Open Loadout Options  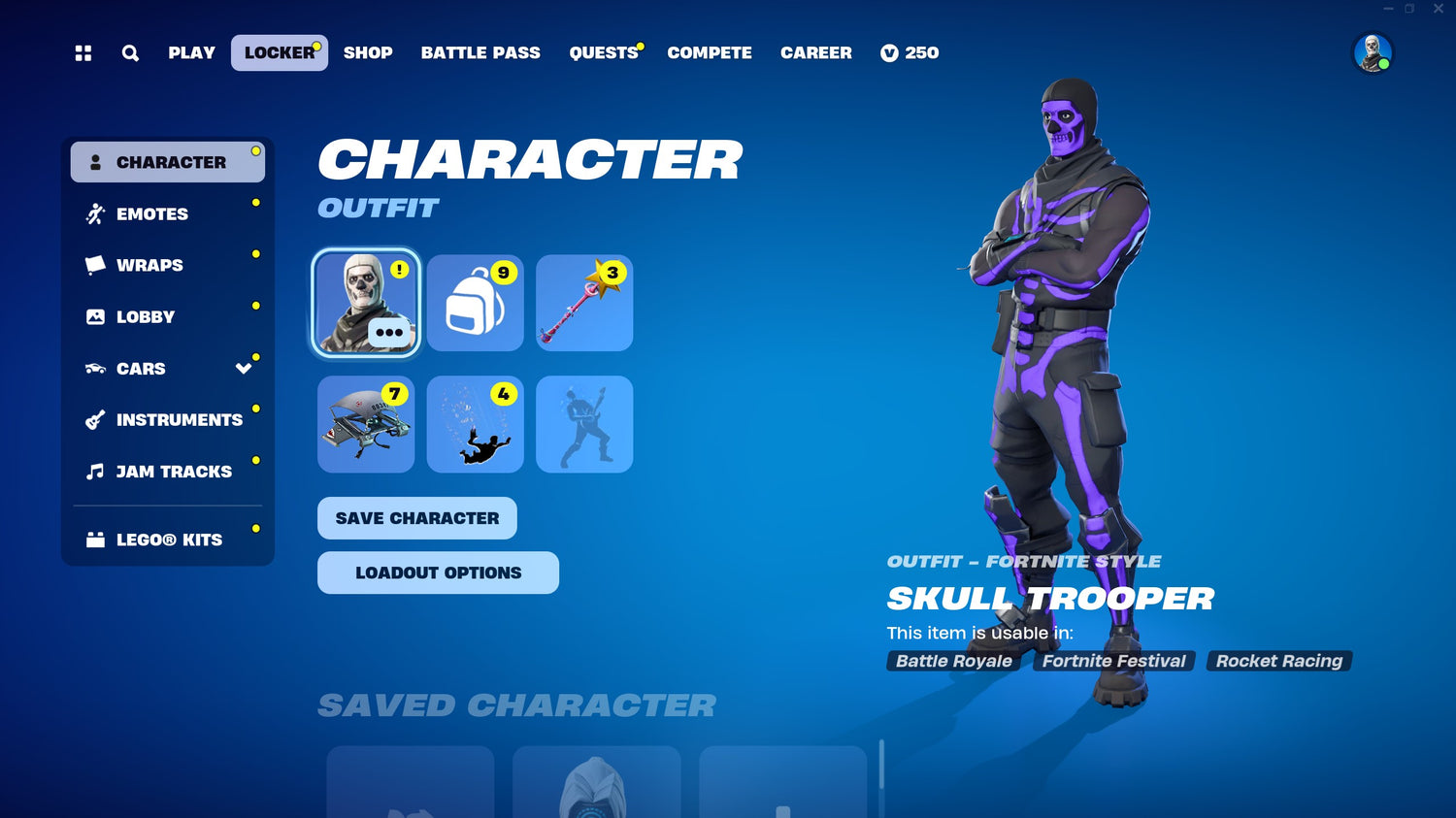tap(437, 573)
